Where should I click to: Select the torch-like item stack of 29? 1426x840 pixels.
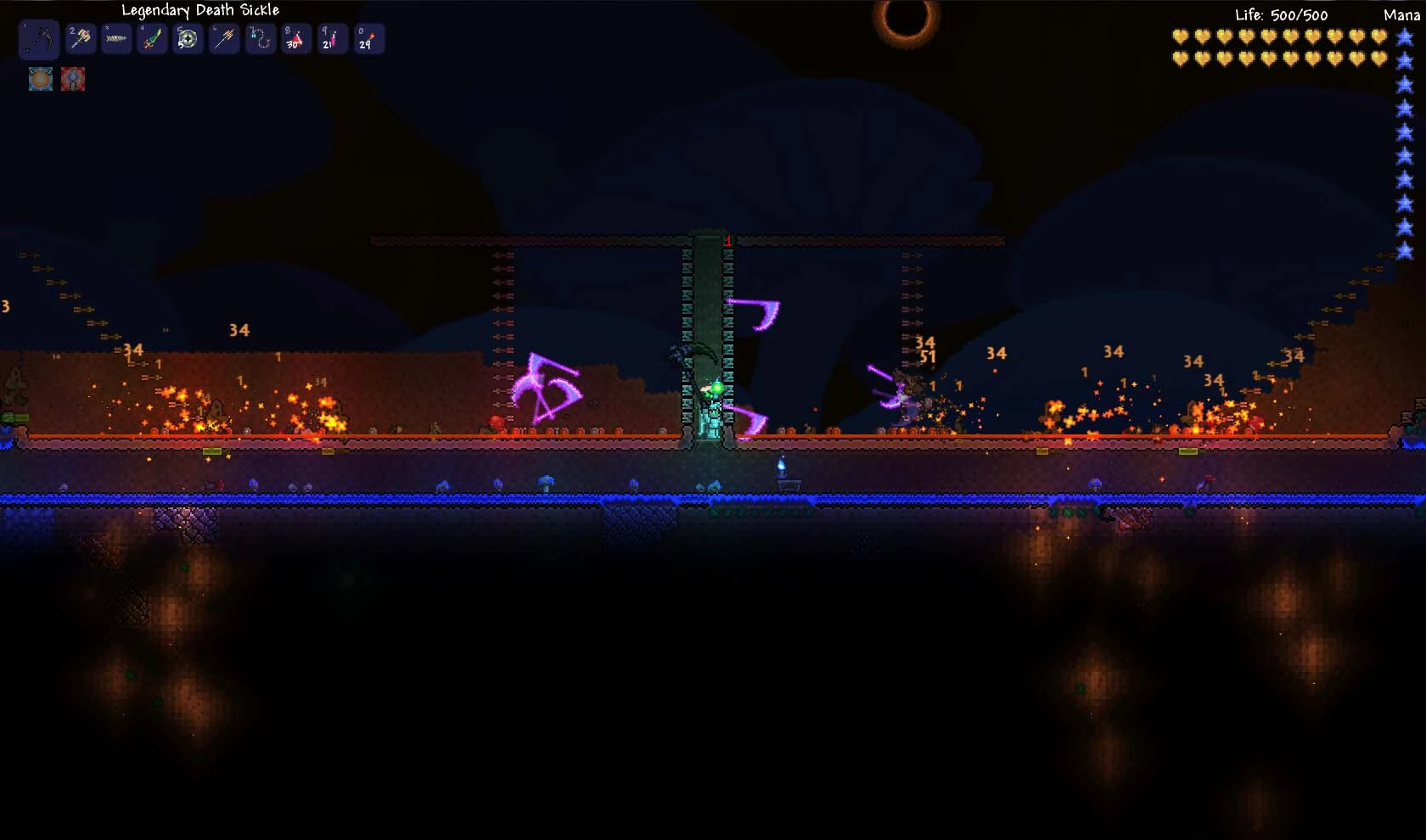pos(368,39)
